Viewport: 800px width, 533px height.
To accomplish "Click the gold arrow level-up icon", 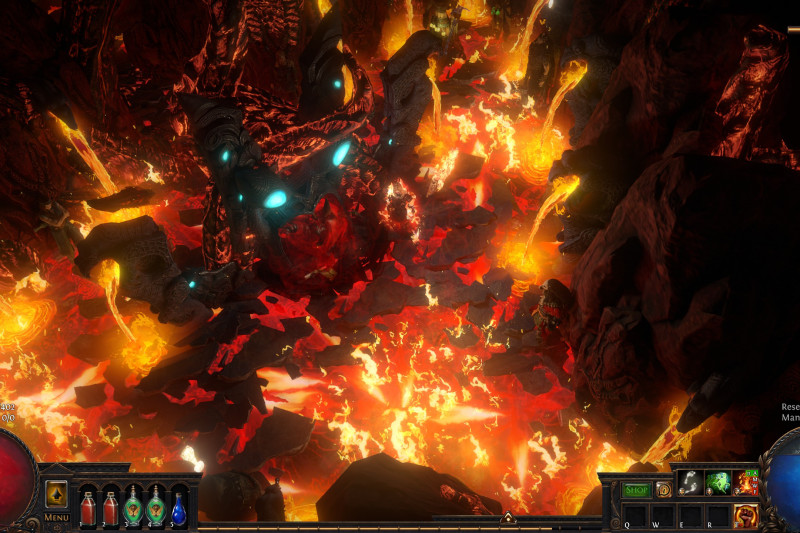I will [56, 494].
